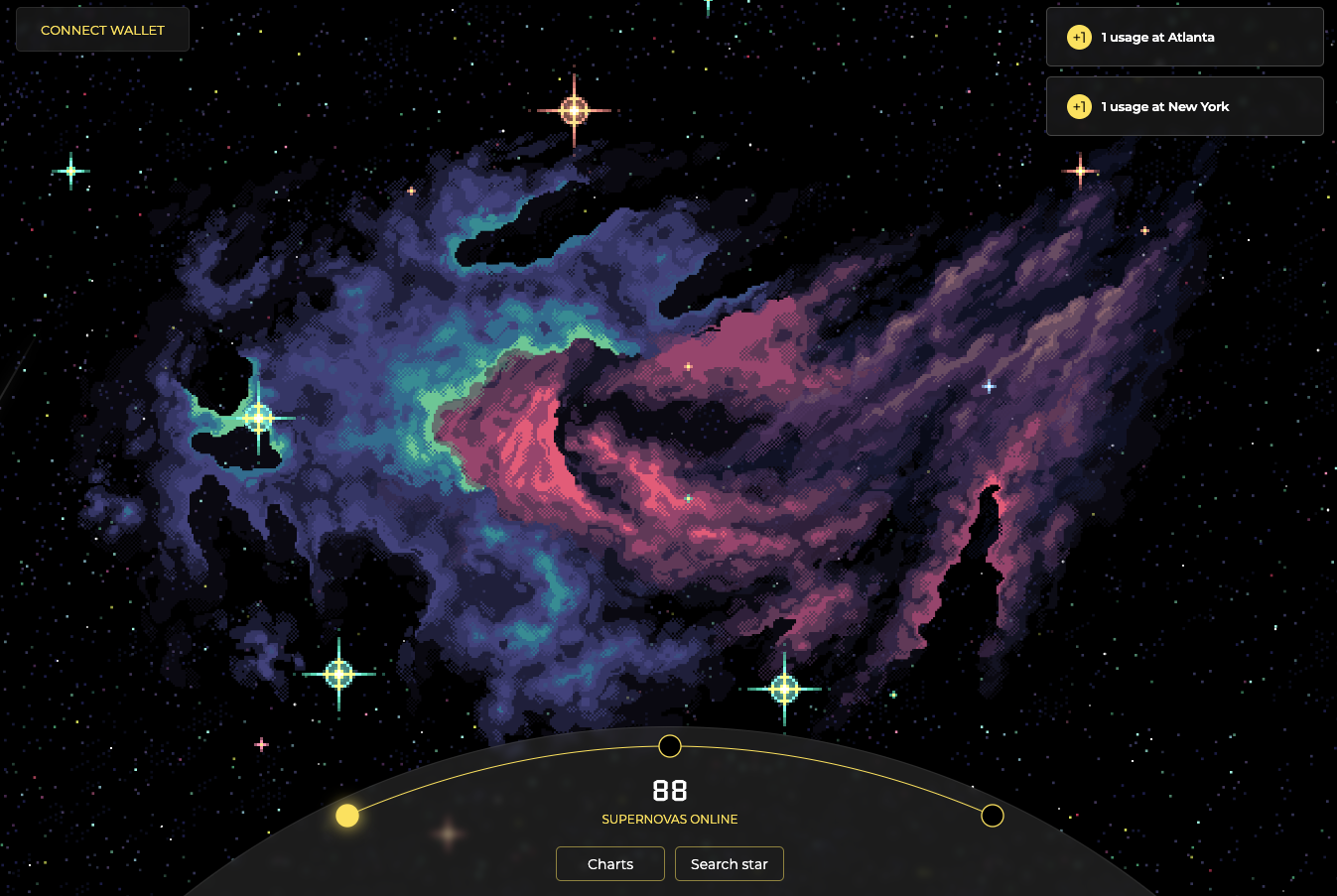This screenshot has height=896, width=1337.
Task: Select the teal supernova near the bottom-left nebula
Action: tap(339, 673)
